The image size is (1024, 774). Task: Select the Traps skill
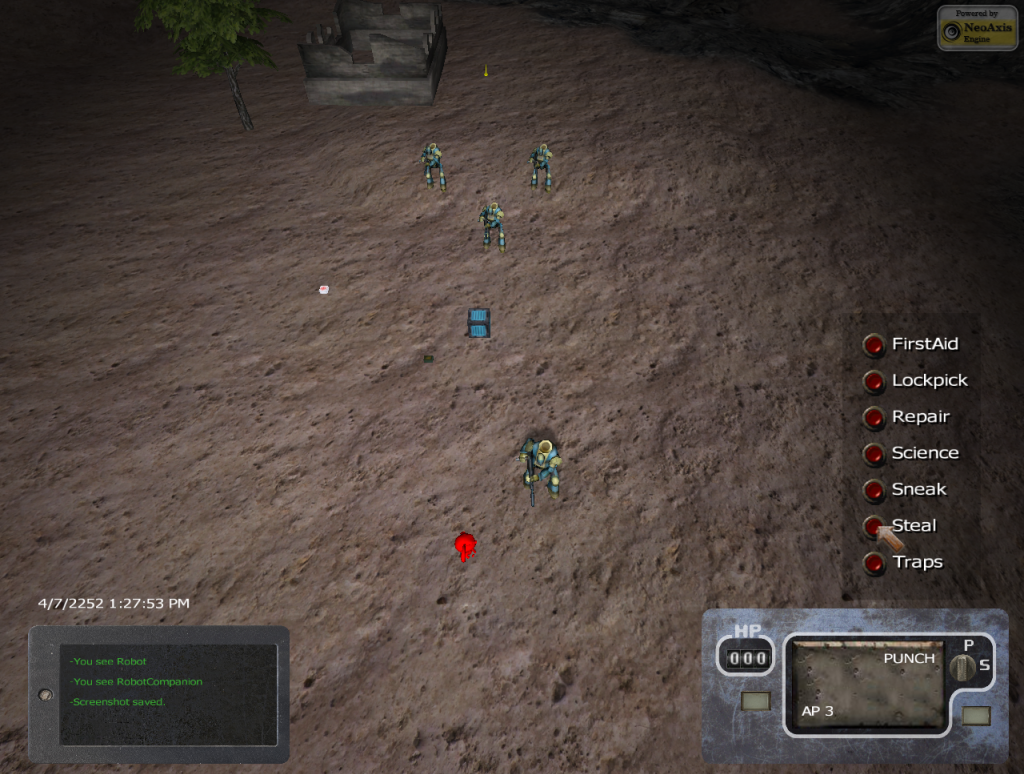pos(874,563)
